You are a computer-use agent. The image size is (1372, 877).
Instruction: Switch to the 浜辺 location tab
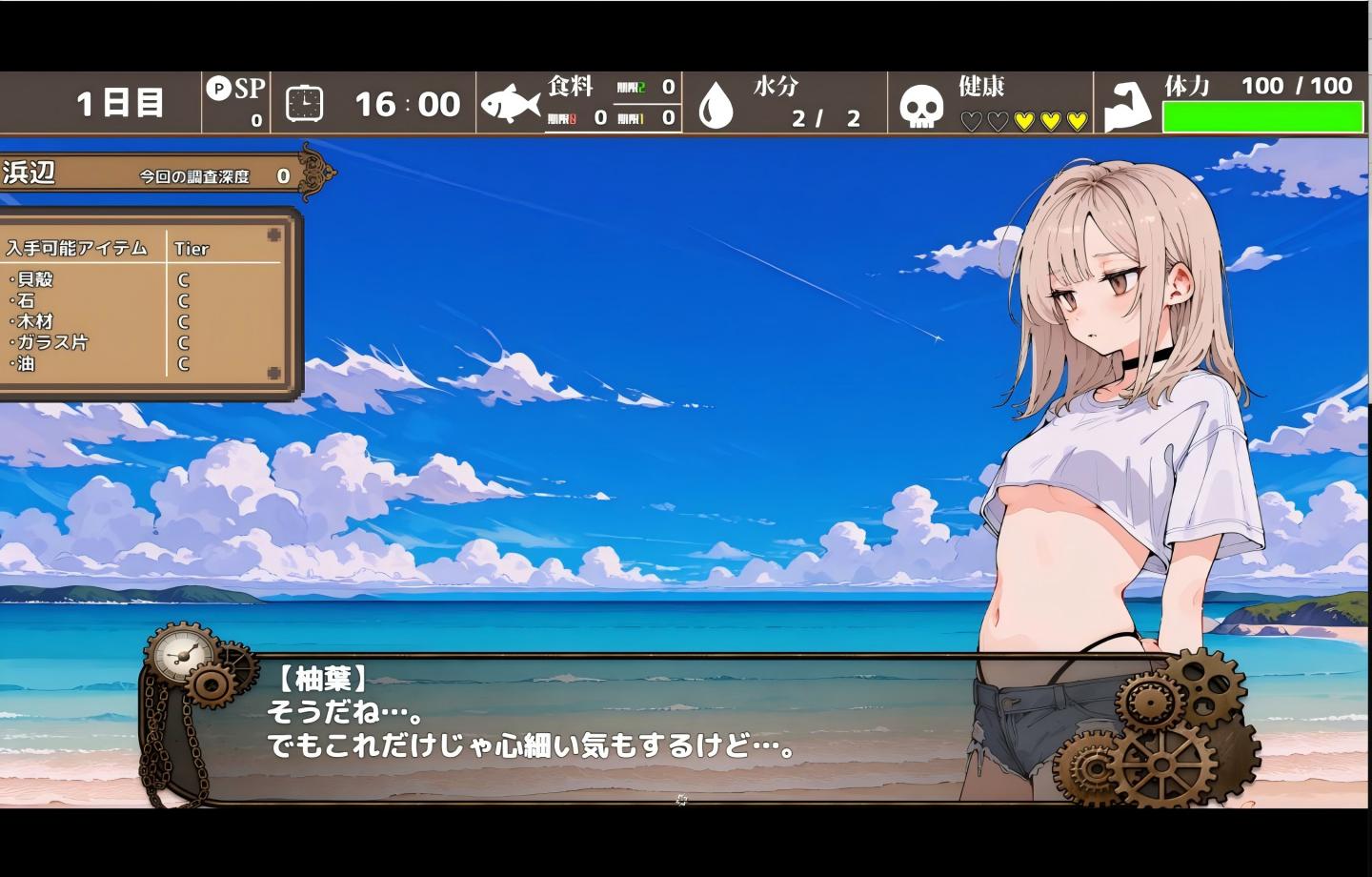pyautogui.click(x=29, y=173)
